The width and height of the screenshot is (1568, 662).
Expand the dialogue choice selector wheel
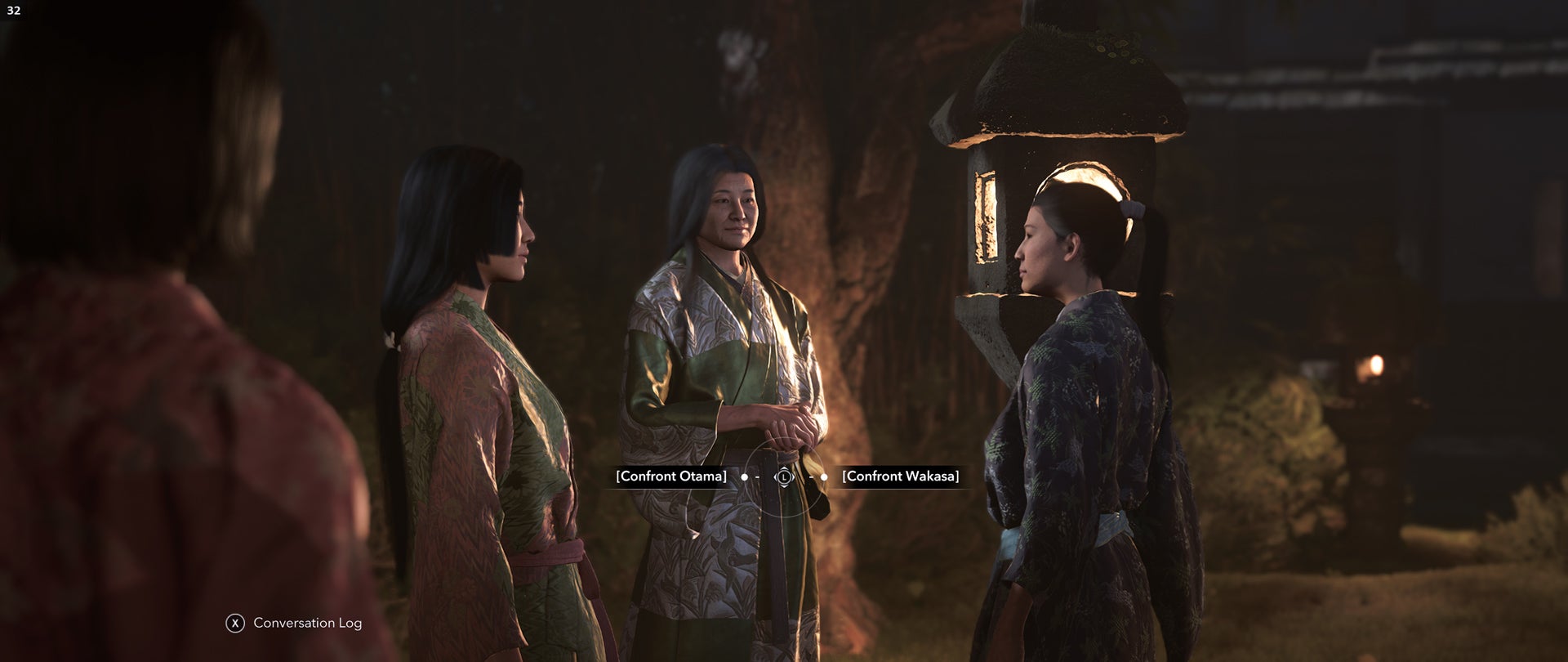(784, 477)
